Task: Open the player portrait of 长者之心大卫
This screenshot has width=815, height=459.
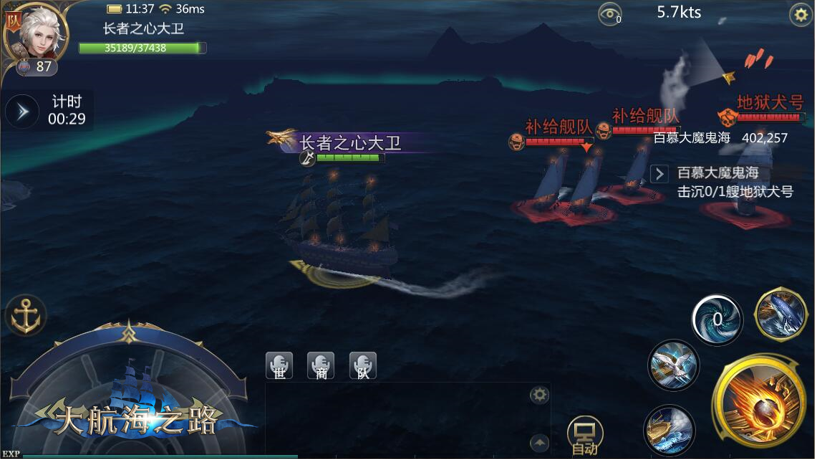Action: click(x=35, y=32)
